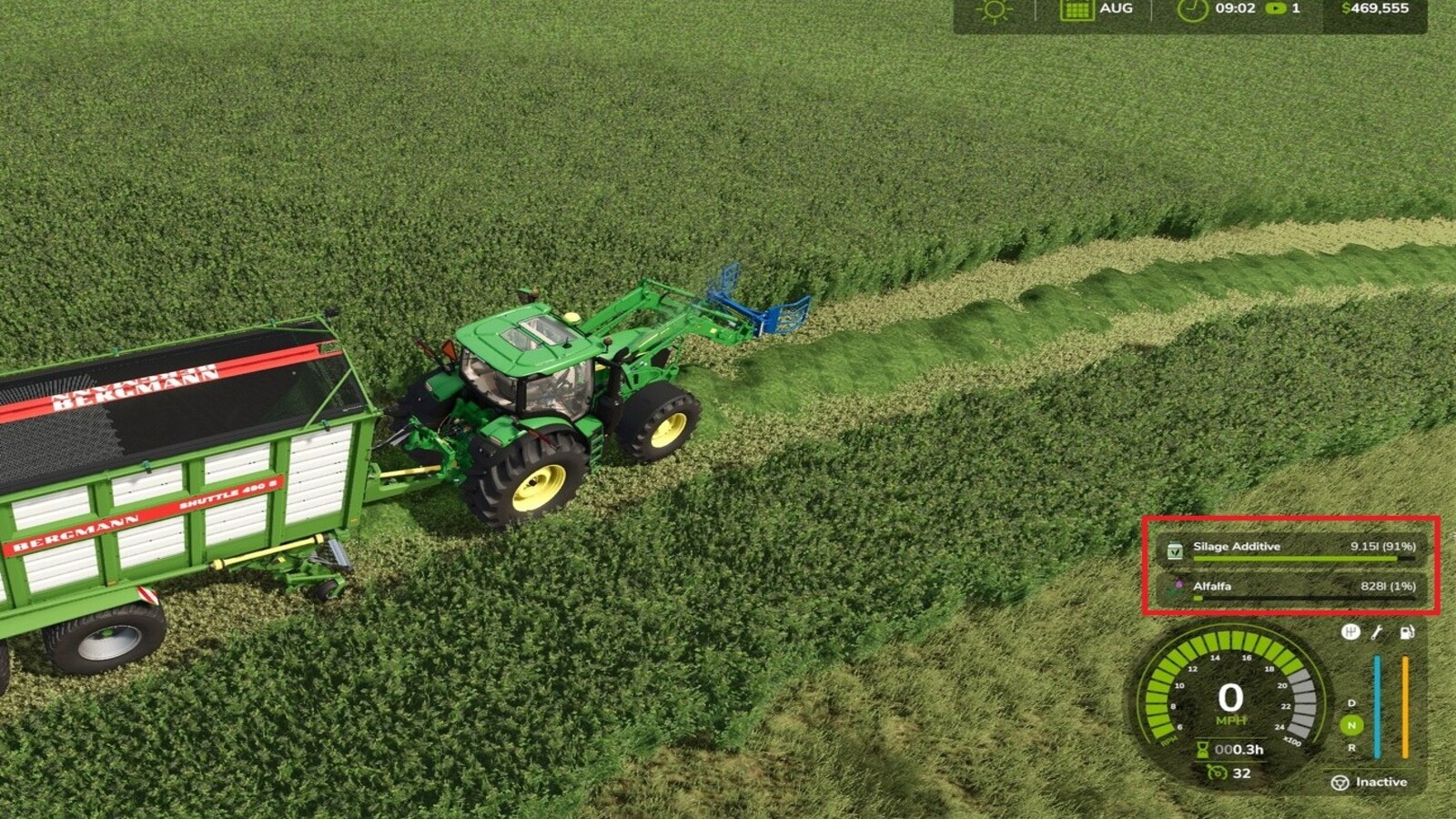This screenshot has width=1456, height=819.
Task: Click the clock icon beside 09:02
Action: click(x=1192, y=9)
